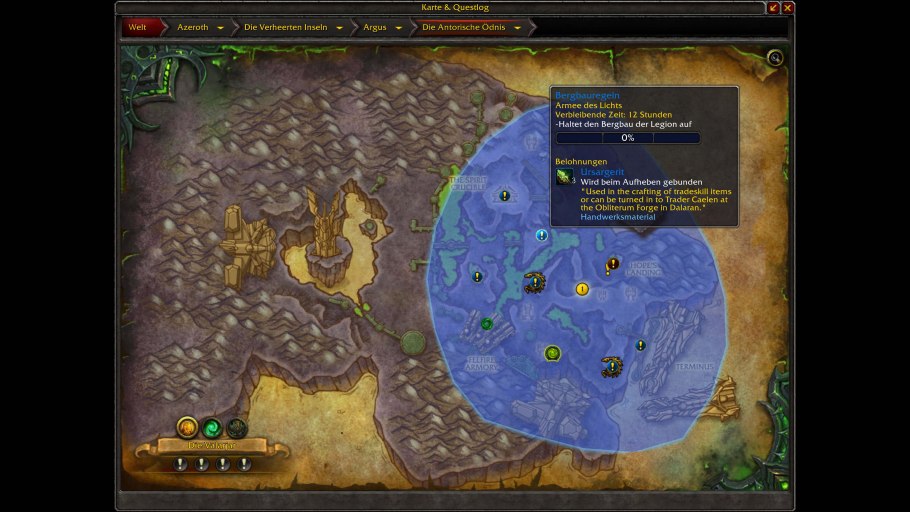Click the yellow exclamation quest marker
910x512 pixels.
pyautogui.click(x=582, y=289)
